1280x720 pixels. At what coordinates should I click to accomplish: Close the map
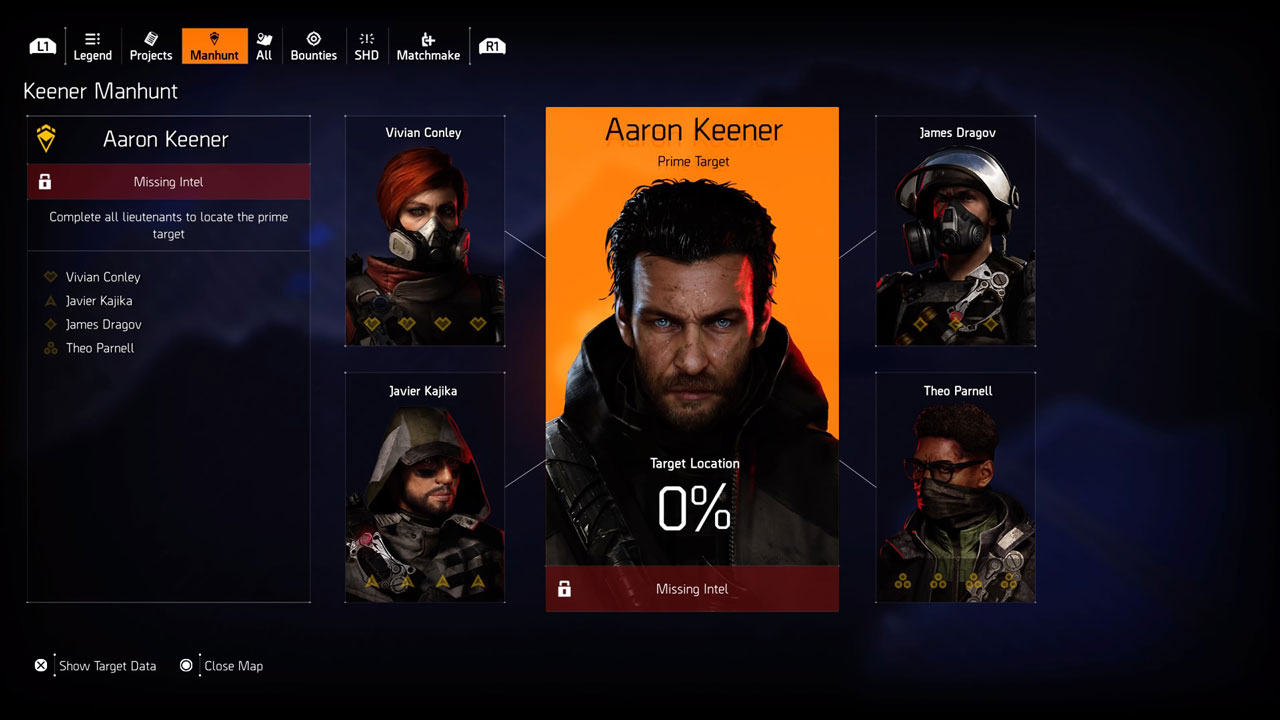pos(222,666)
